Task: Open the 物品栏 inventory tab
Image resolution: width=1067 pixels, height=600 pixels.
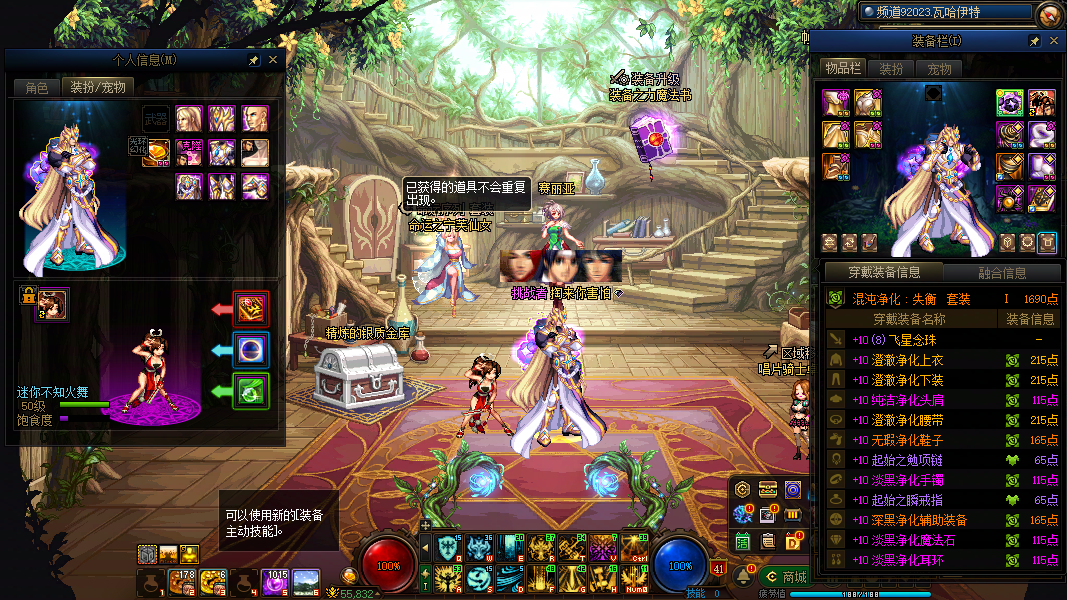Action: [x=842, y=68]
